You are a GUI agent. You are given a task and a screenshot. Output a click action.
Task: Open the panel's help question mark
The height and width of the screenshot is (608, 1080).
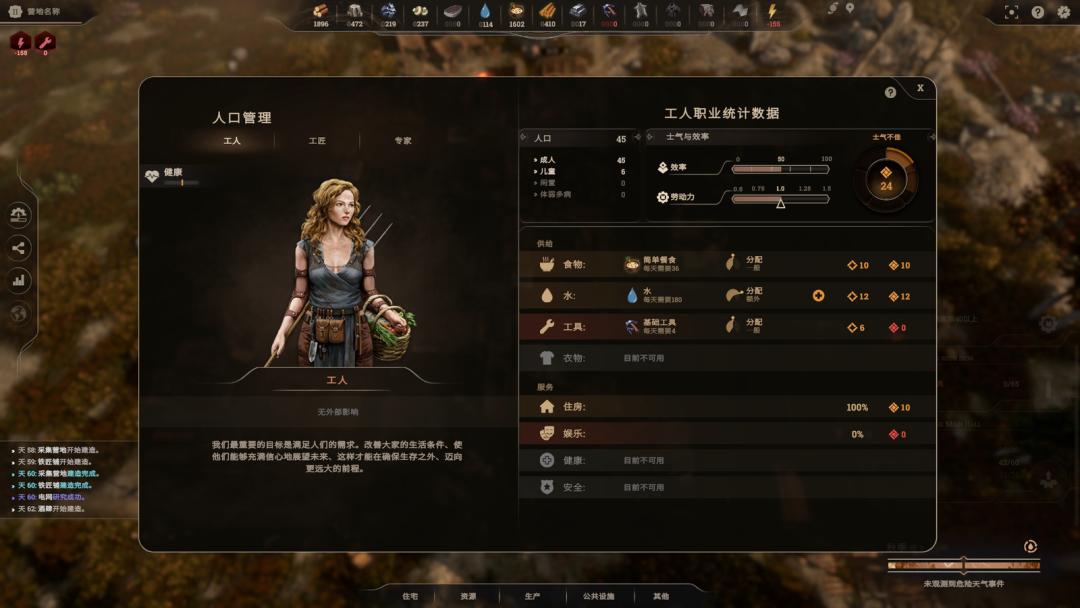890,92
